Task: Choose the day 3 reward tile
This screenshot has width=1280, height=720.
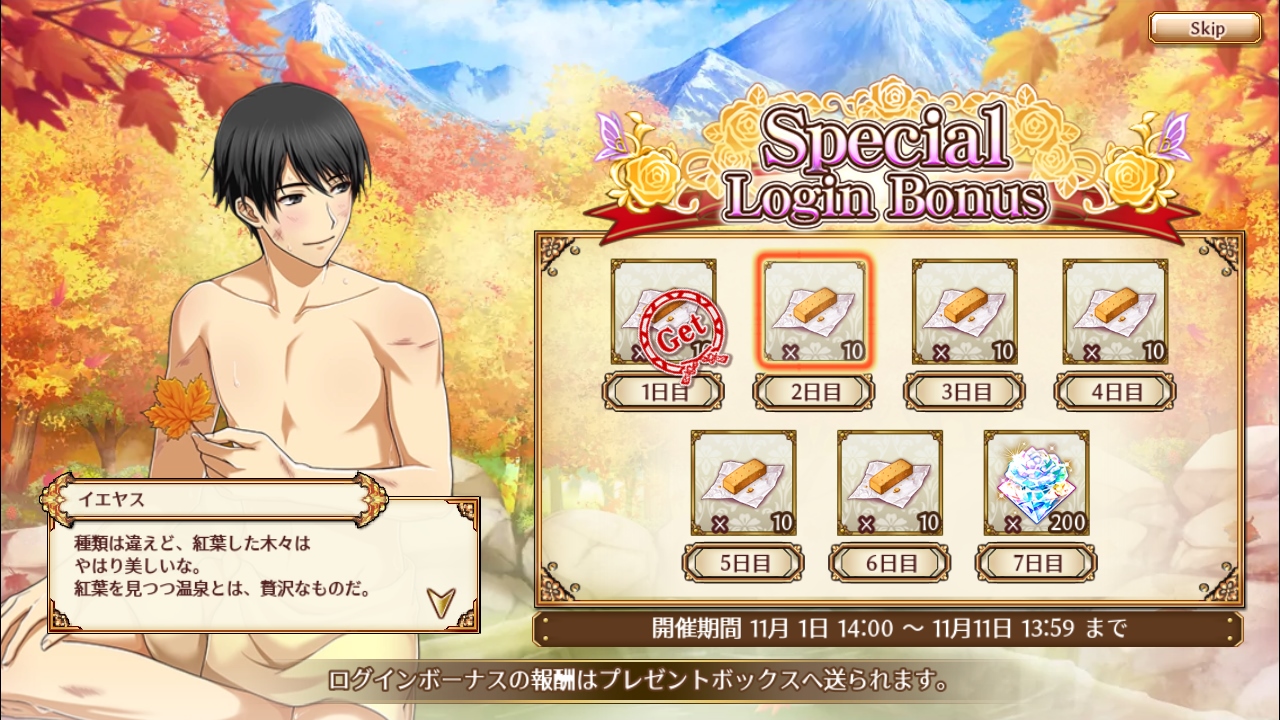Action: (964, 312)
